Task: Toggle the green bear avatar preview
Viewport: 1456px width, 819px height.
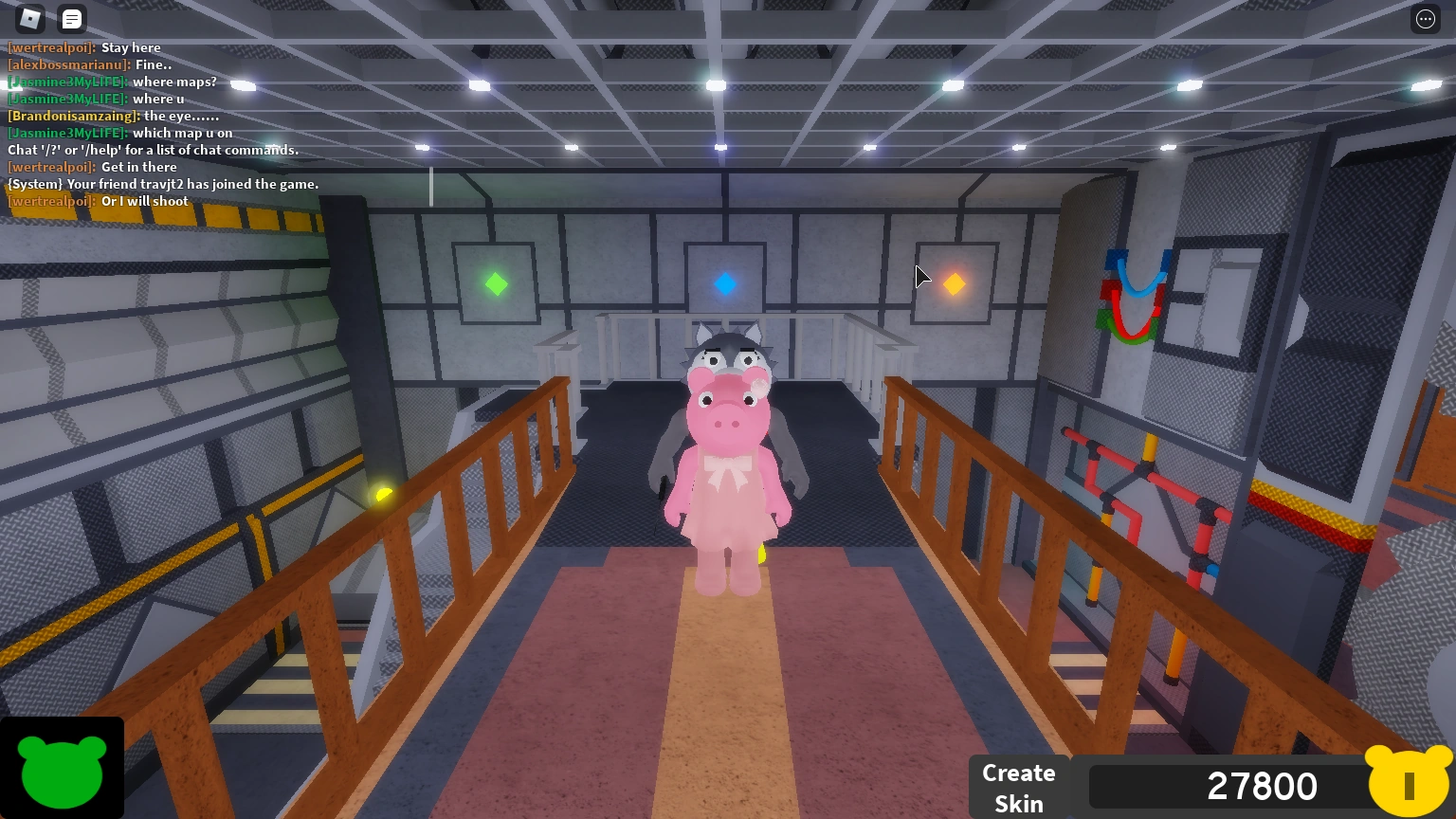Action: [x=61, y=770]
